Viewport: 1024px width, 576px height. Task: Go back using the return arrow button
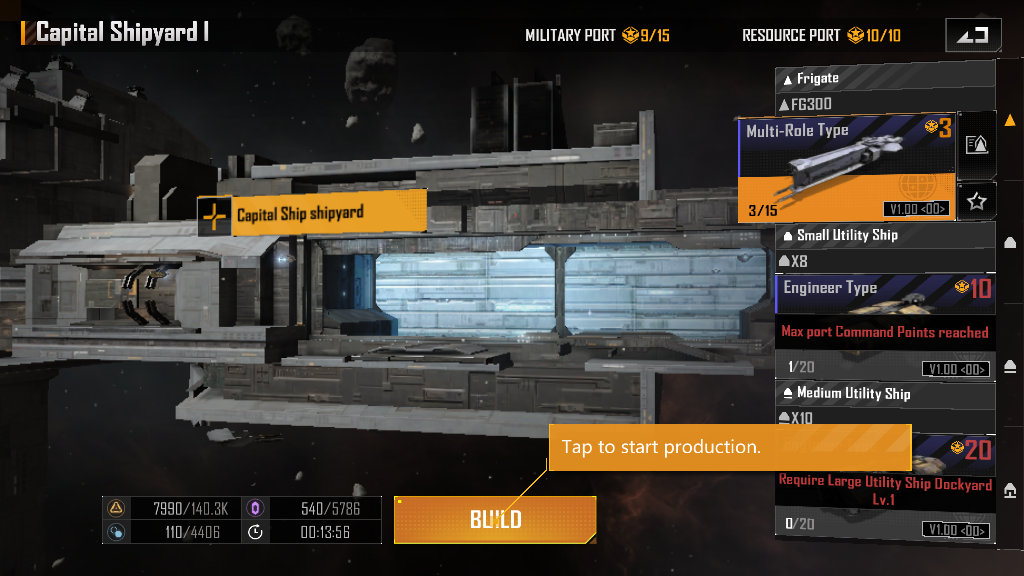pos(973,35)
